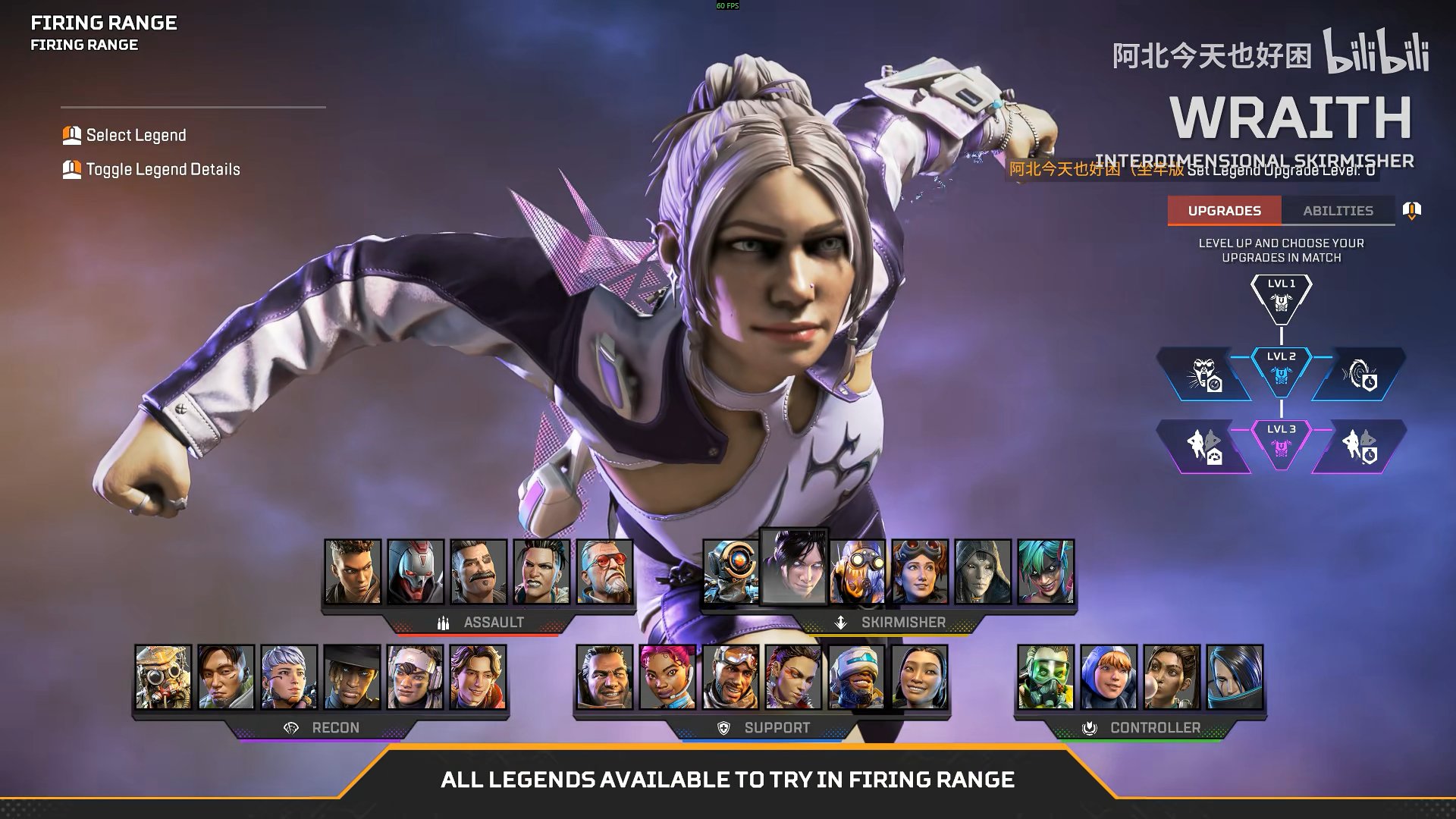The image size is (1456, 819).
Task: Switch to the Abilities tab
Action: click(x=1338, y=211)
